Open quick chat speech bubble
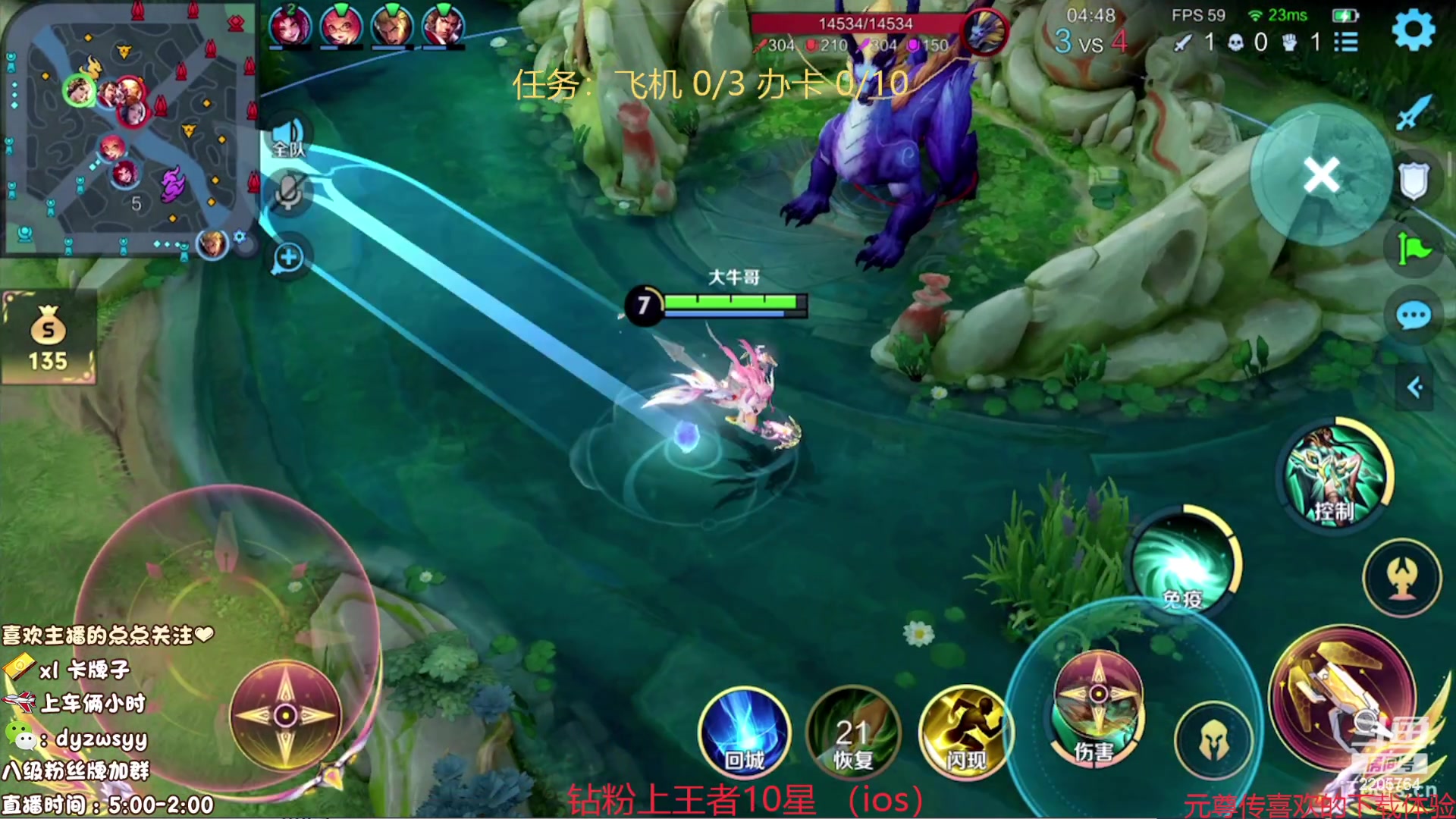The image size is (1456, 819). point(1414,316)
